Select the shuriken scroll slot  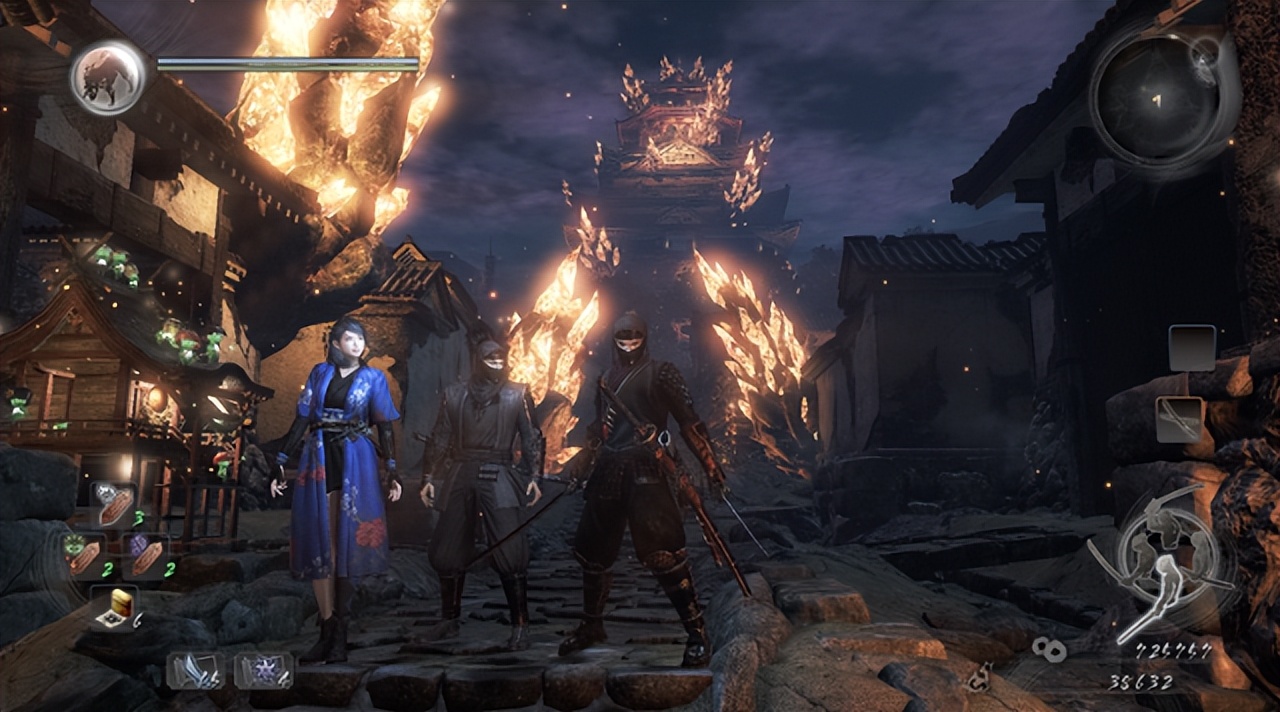click(262, 669)
